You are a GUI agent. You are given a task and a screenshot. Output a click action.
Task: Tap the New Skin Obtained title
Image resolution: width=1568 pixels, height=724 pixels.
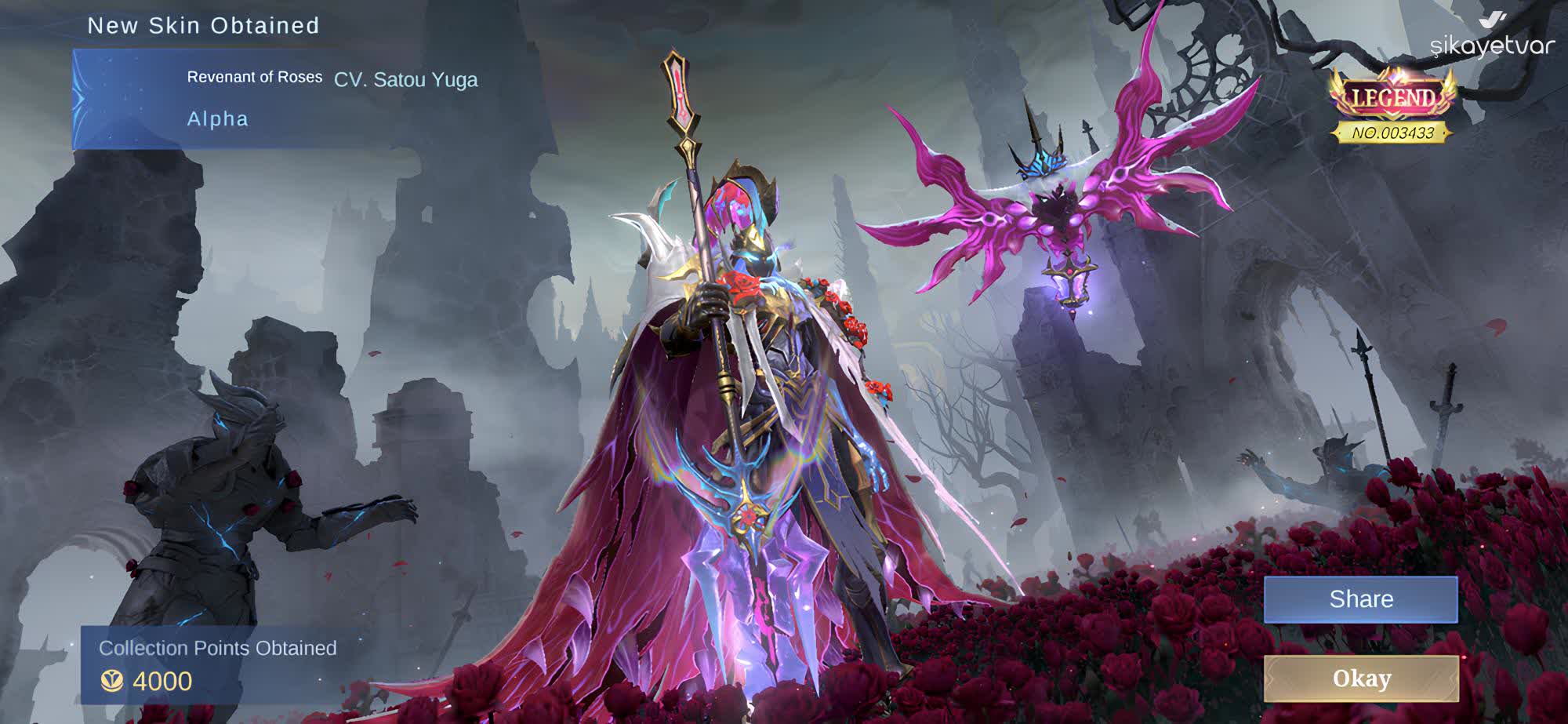(204, 26)
